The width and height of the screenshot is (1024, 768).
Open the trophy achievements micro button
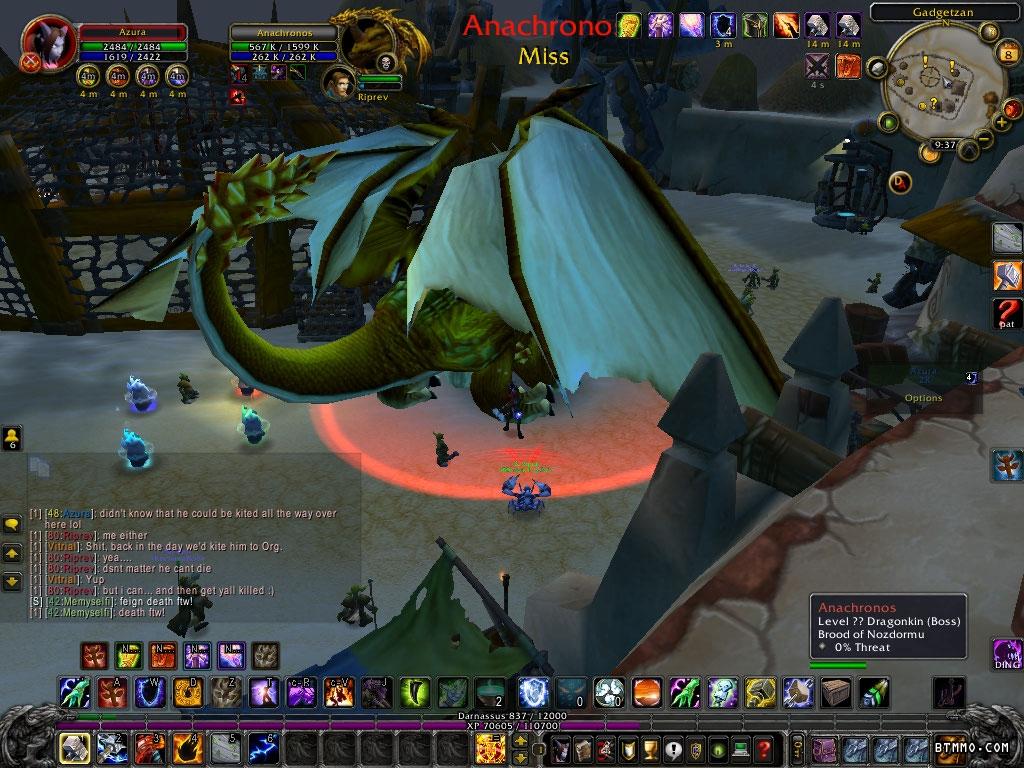[x=650, y=748]
